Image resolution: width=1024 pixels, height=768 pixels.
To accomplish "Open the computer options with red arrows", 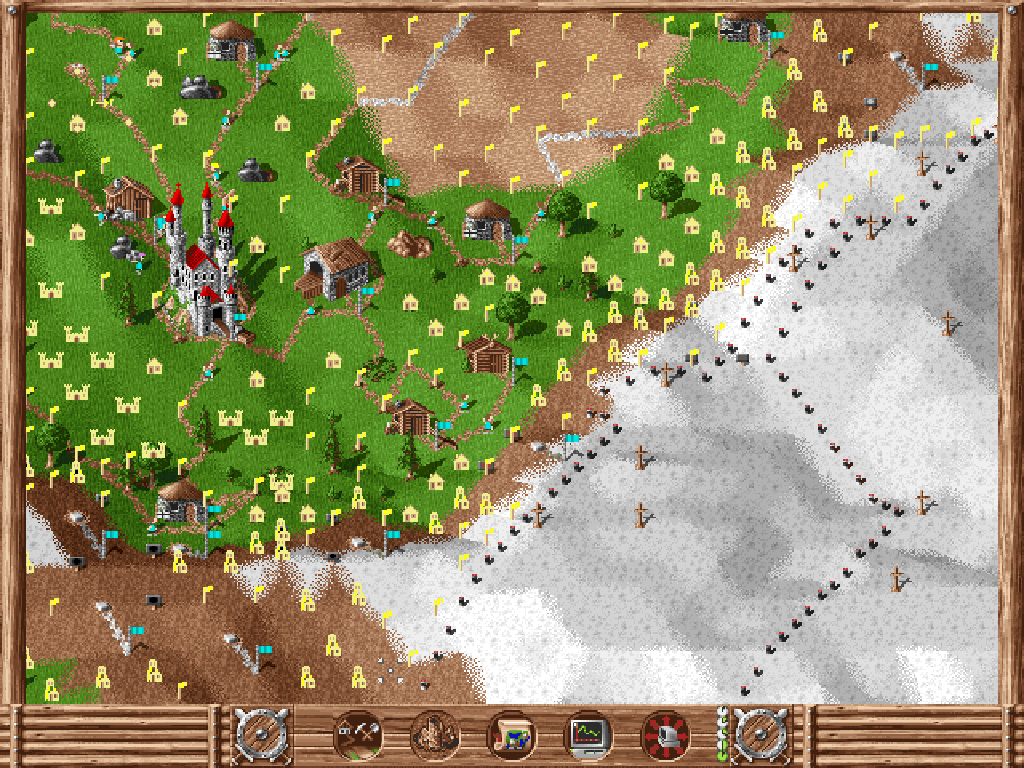I will [x=665, y=736].
